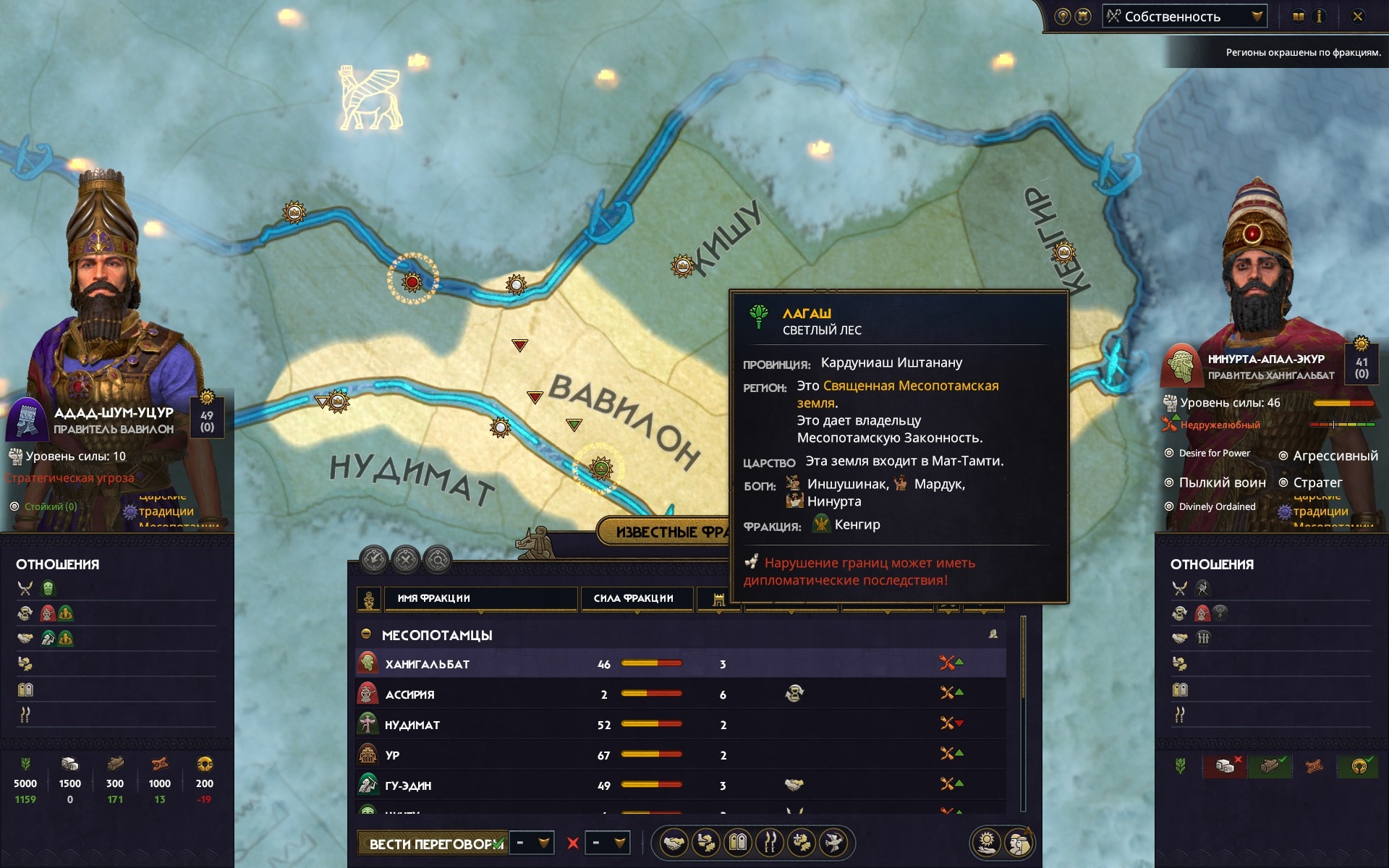Sort the list by Имя фракции
Viewport: 1389px width, 868px height.
pos(480,598)
